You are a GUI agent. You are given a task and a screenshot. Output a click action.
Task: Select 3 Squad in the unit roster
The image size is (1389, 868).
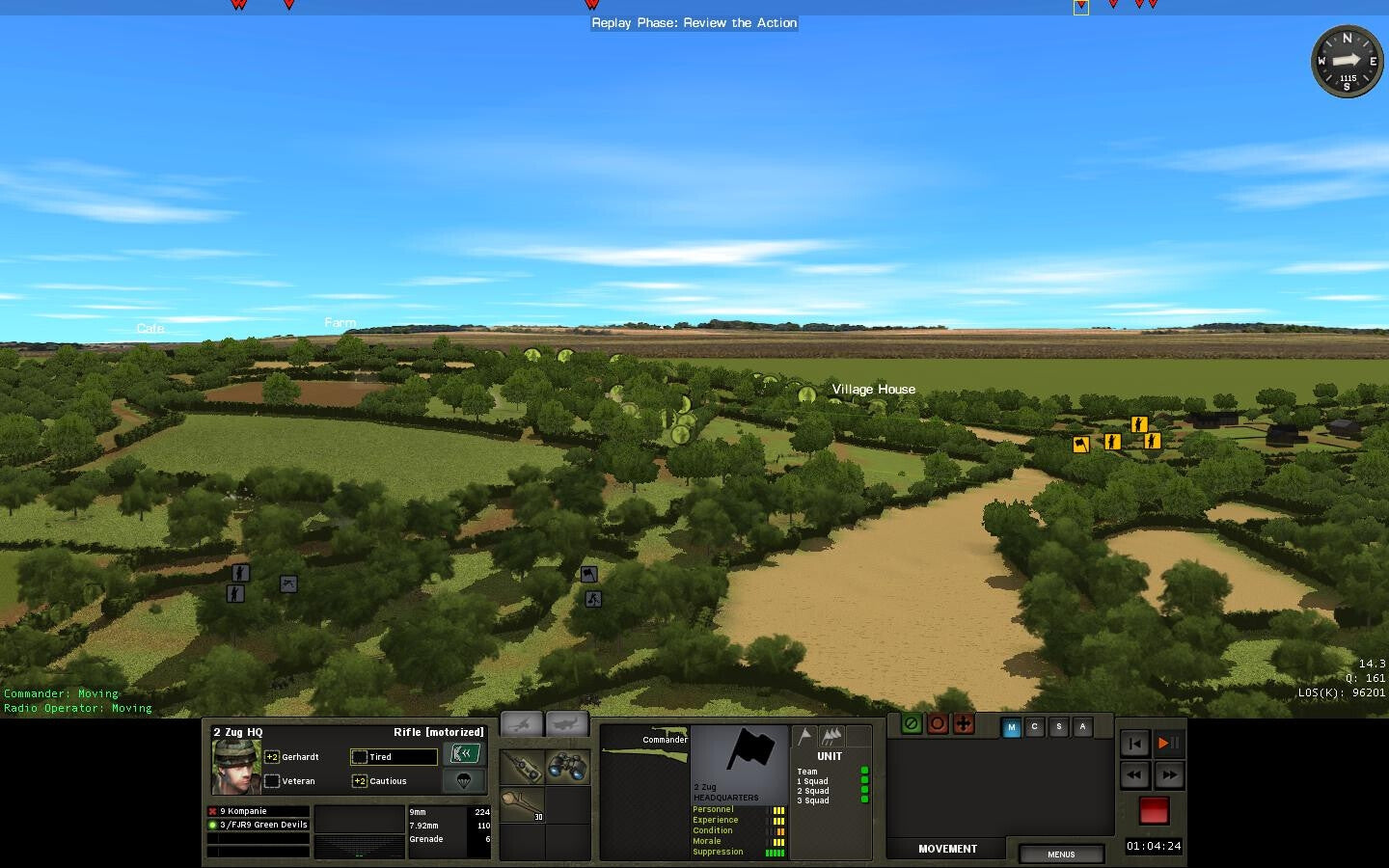(811, 800)
